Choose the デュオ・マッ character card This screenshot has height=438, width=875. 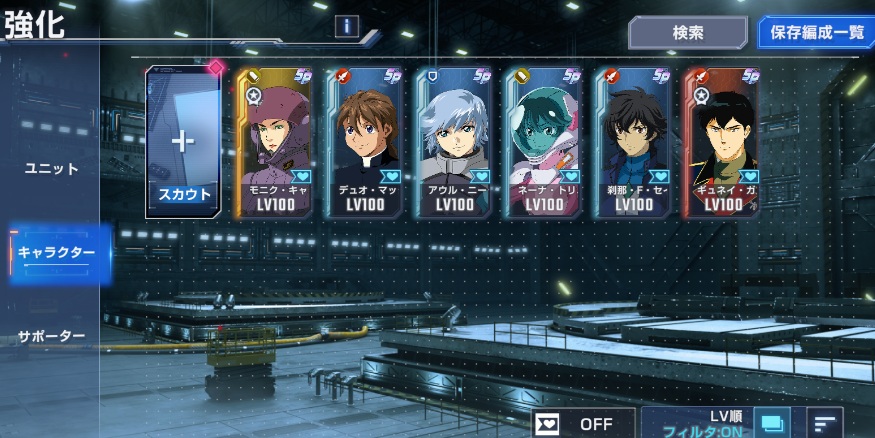pyautogui.click(x=365, y=140)
